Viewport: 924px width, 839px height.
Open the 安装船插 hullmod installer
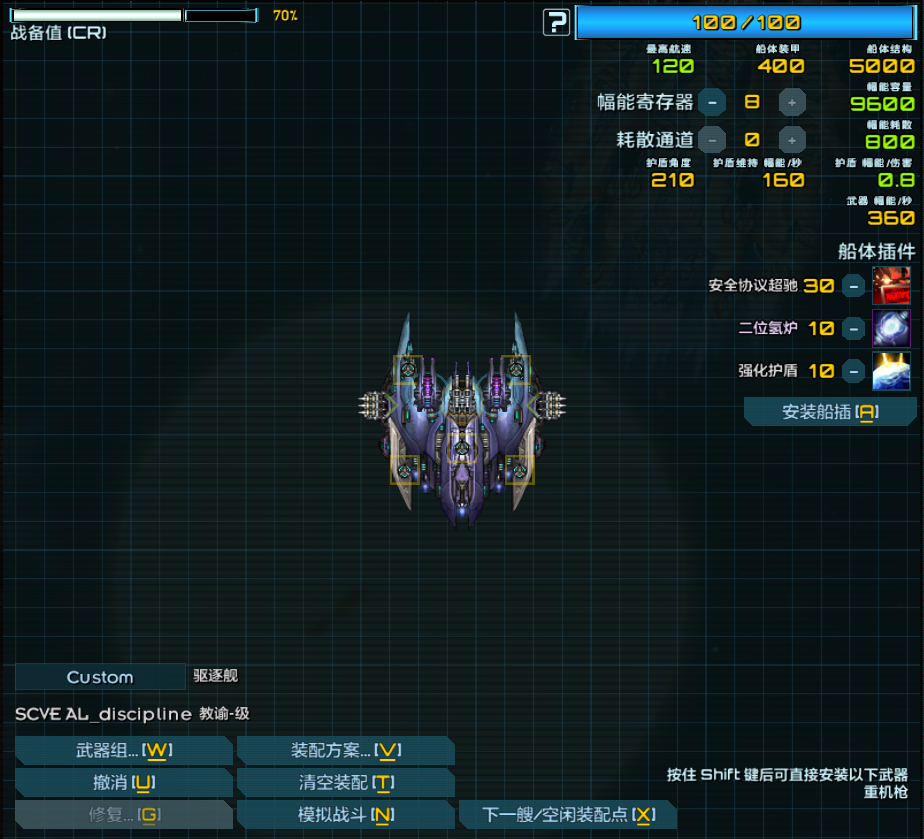[x=830, y=412]
